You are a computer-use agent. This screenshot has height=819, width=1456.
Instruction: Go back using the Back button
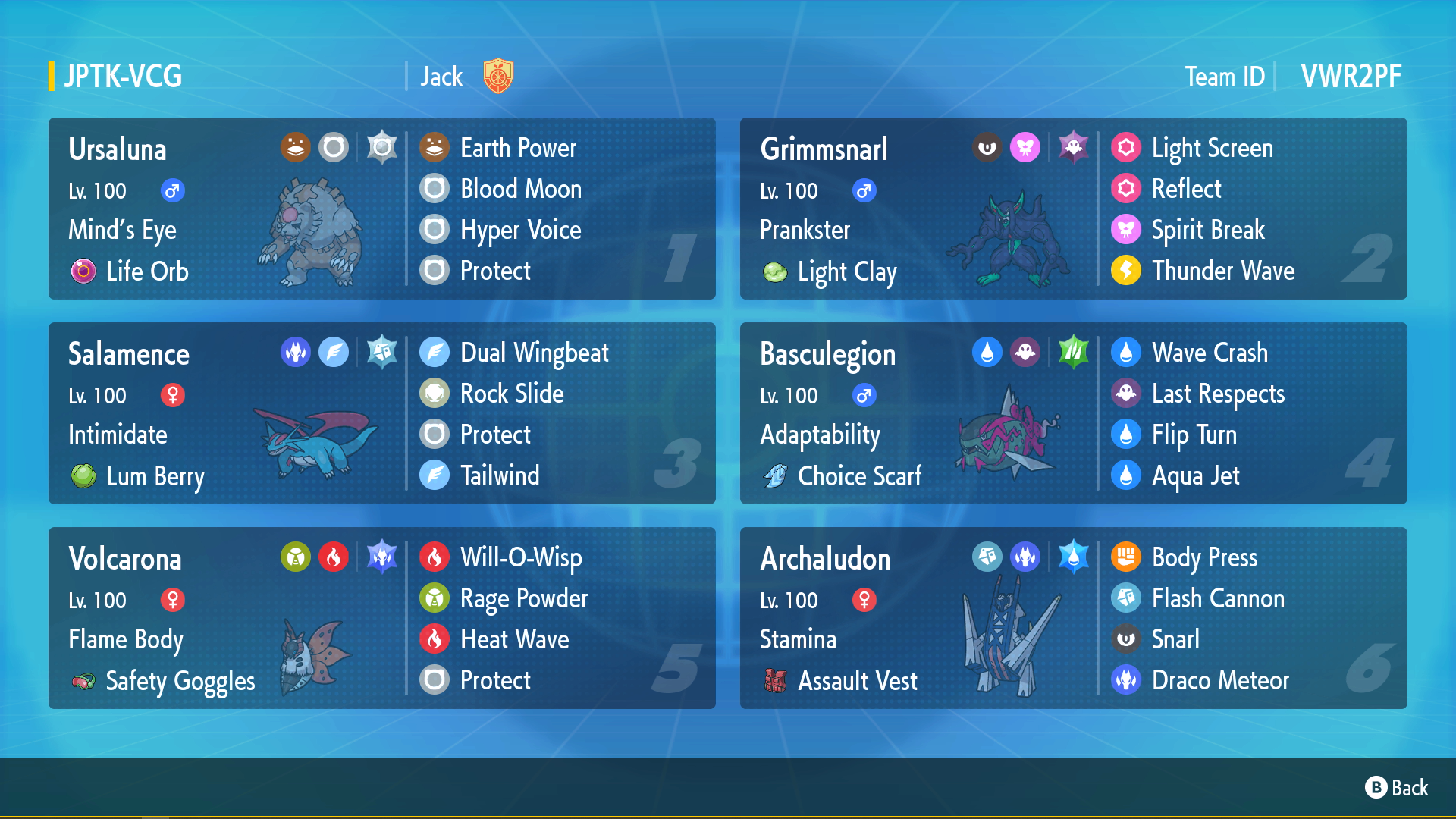point(1397,788)
